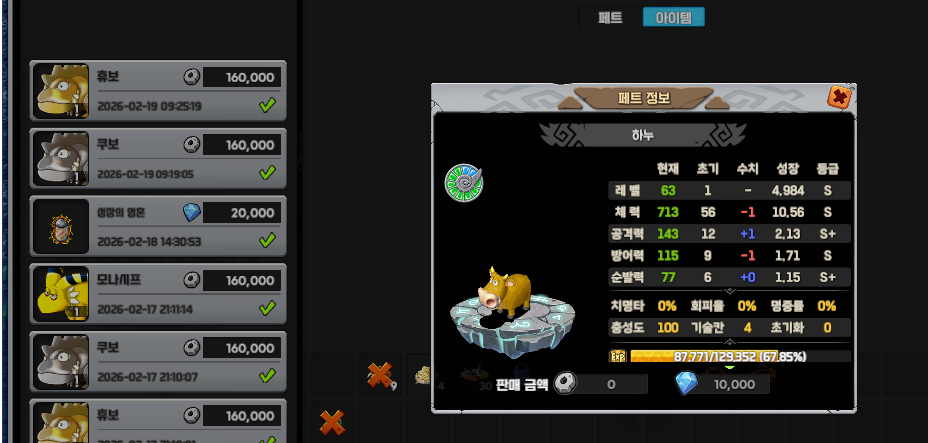Click the yellow 모나/비프 pet portrait
Screen dimensions: 928x443
pos(58,294)
